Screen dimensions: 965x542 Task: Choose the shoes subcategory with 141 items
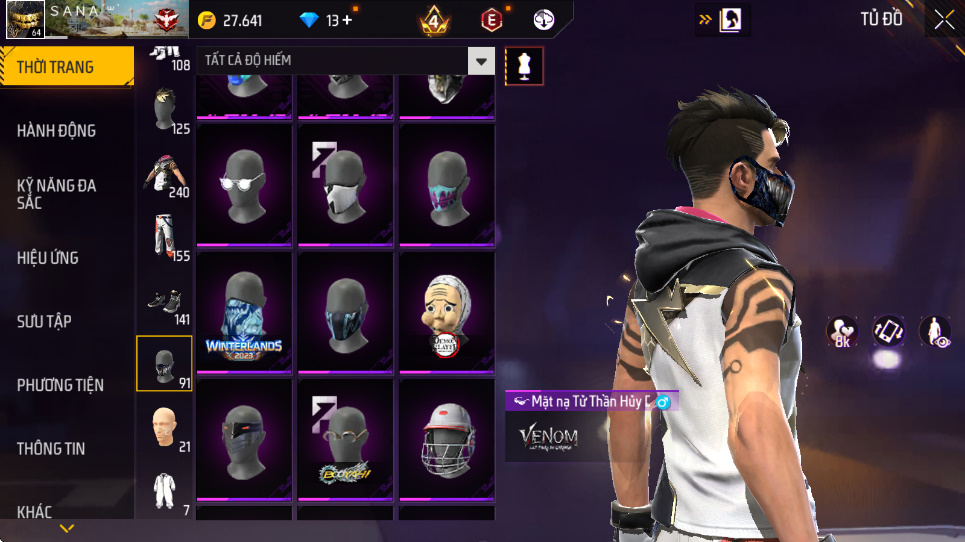pyautogui.click(x=164, y=301)
